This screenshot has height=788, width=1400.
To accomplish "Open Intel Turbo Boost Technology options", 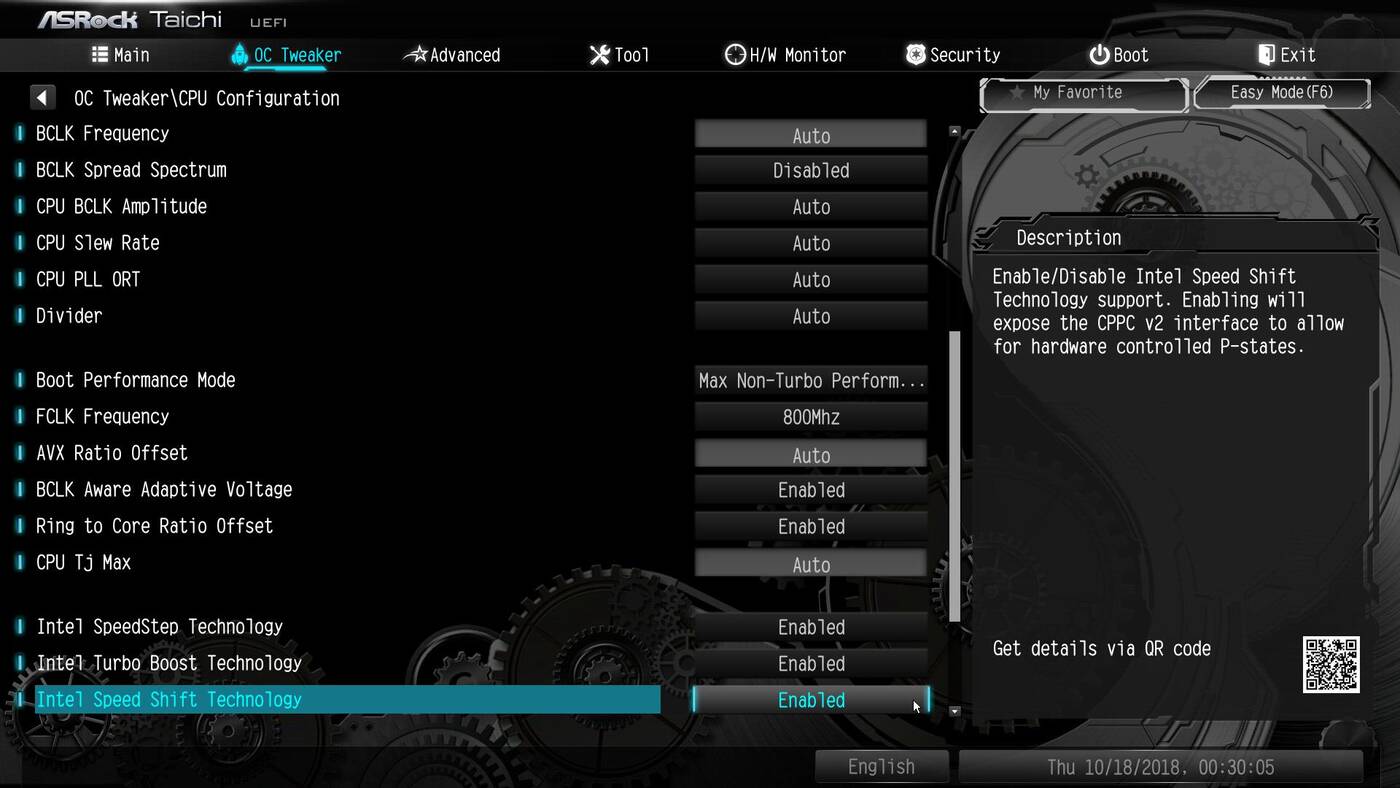I will pyautogui.click(x=811, y=664).
